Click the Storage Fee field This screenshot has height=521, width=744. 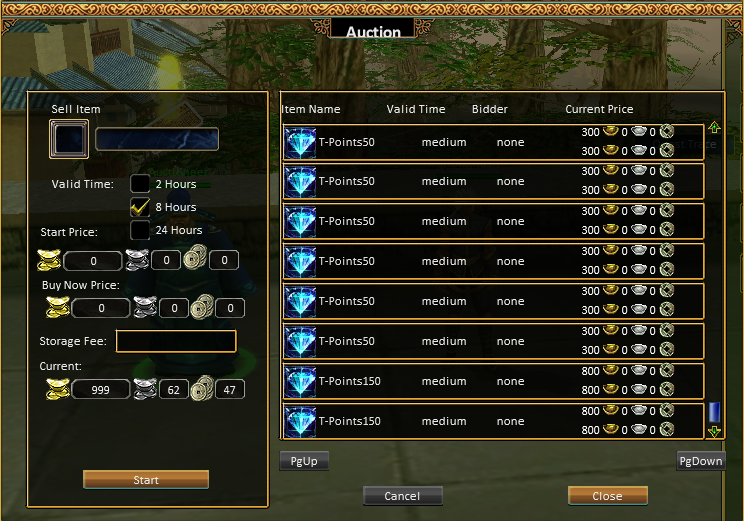pyautogui.click(x=176, y=342)
